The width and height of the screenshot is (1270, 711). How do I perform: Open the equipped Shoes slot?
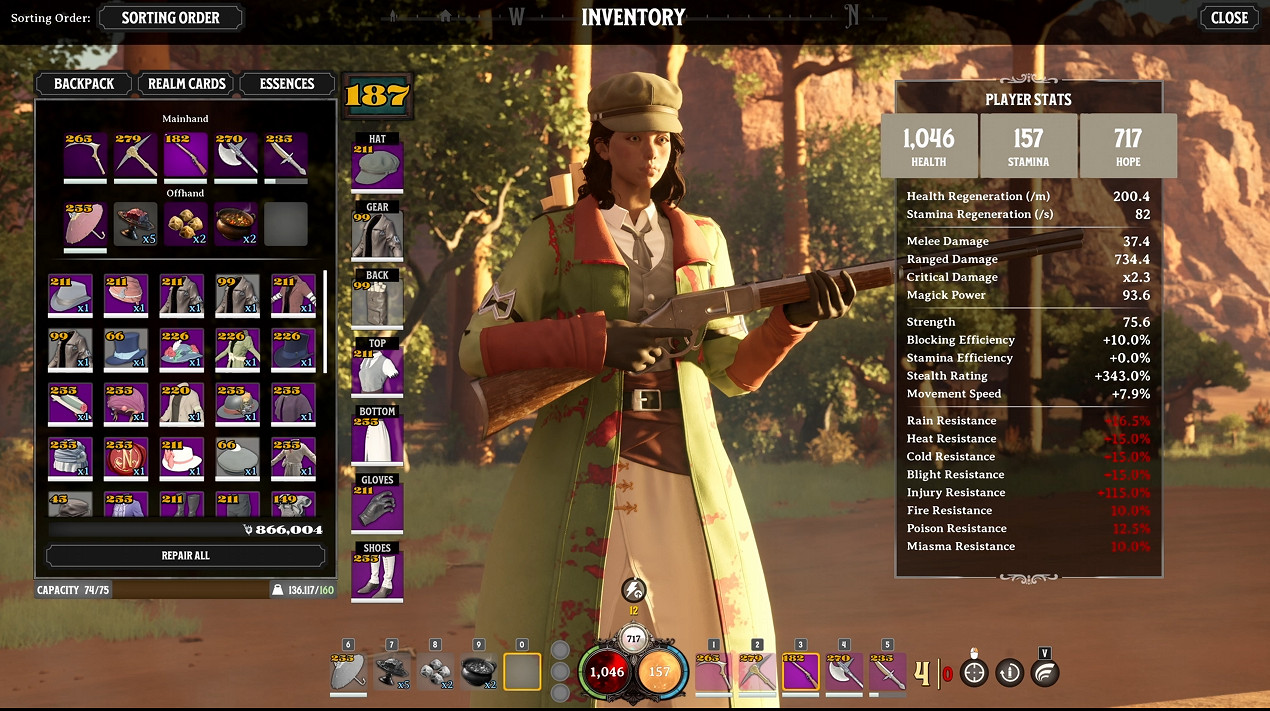click(377, 575)
